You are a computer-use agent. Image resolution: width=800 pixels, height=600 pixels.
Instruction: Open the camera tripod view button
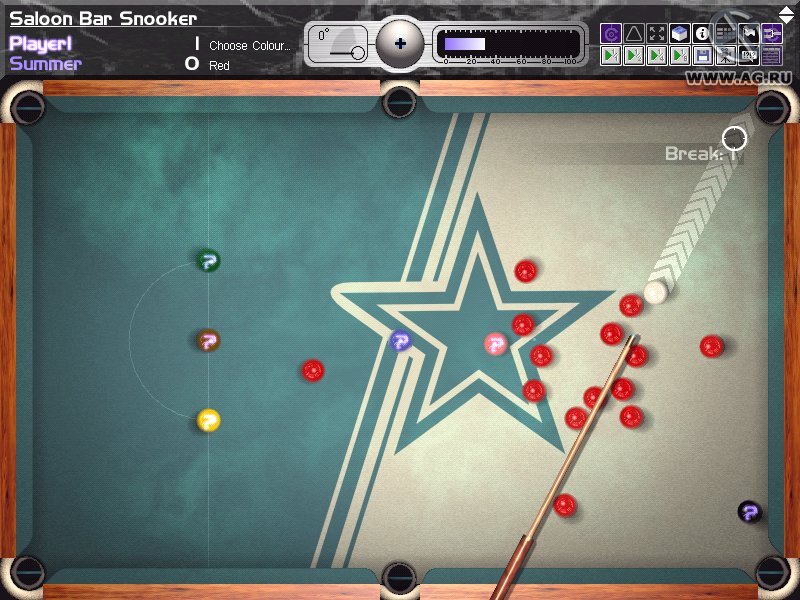coord(725,56)
